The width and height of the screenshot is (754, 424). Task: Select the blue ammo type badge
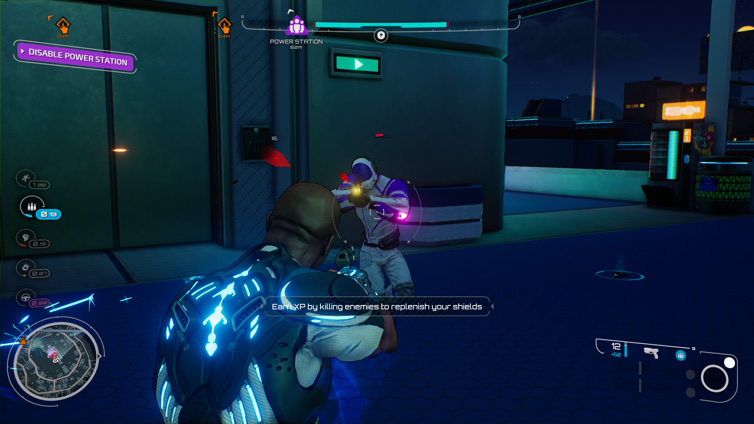pos(680,355)
